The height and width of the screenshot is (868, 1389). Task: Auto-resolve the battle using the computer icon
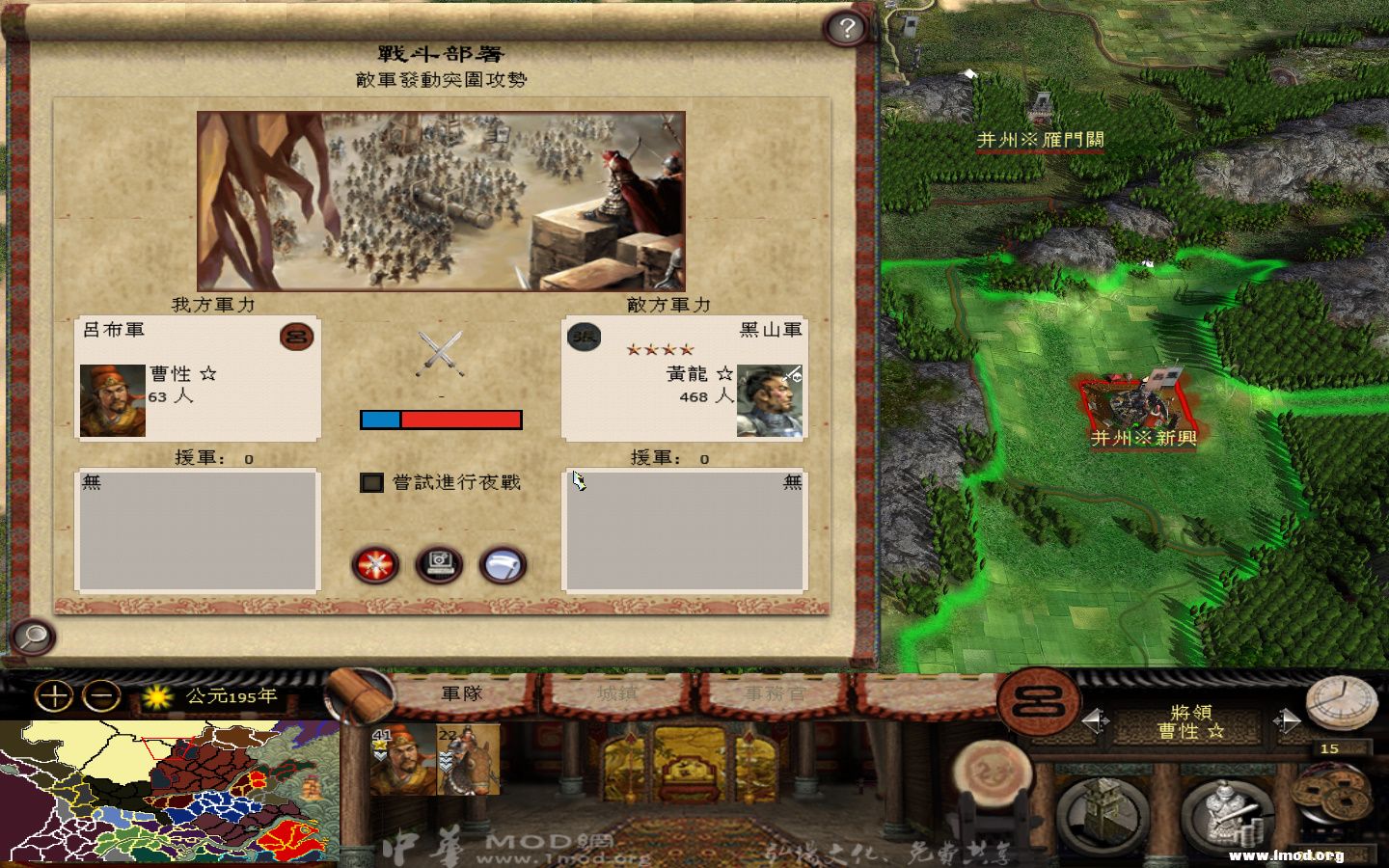tap(437, 565)
